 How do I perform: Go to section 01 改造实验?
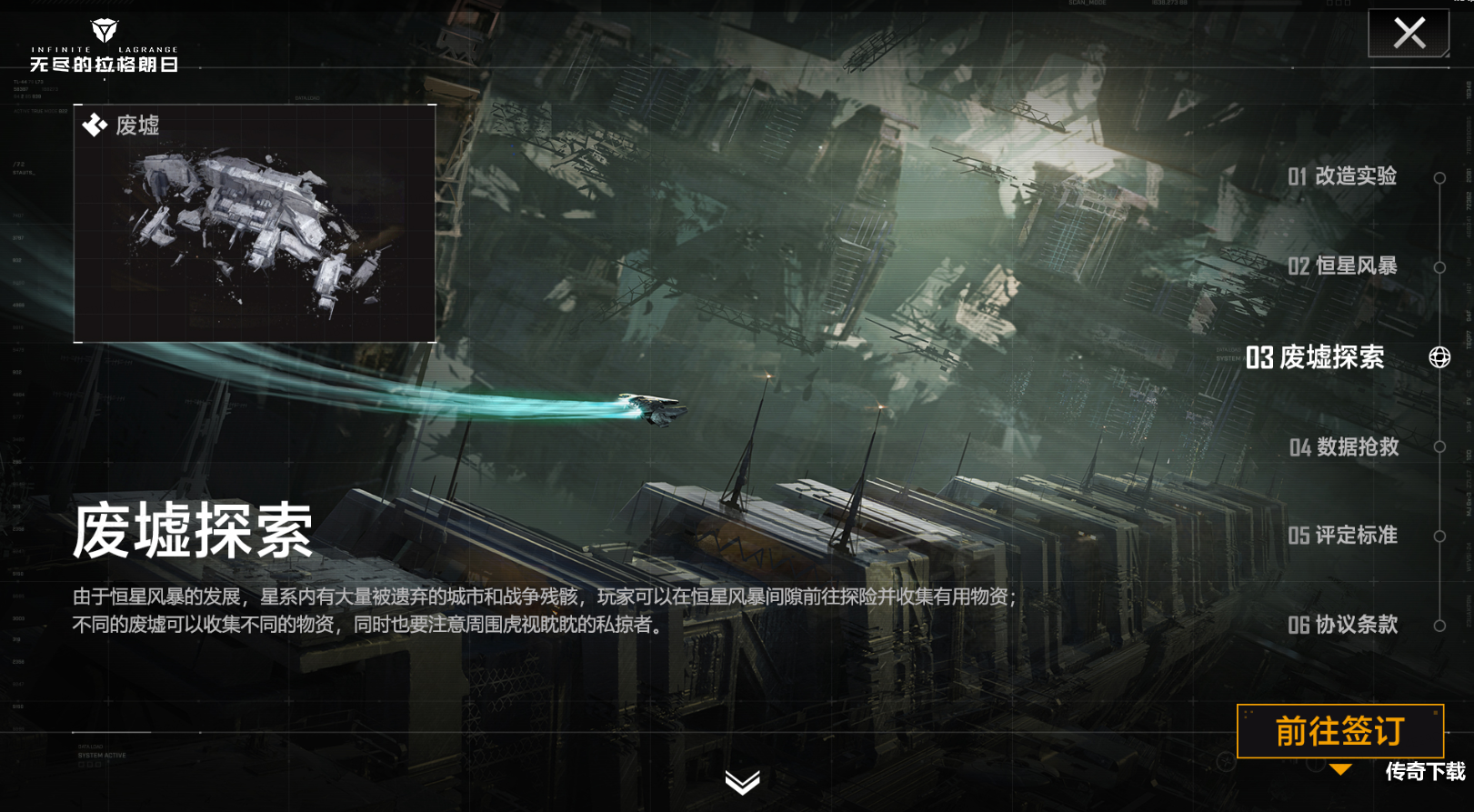click(x=1342, y=176)
